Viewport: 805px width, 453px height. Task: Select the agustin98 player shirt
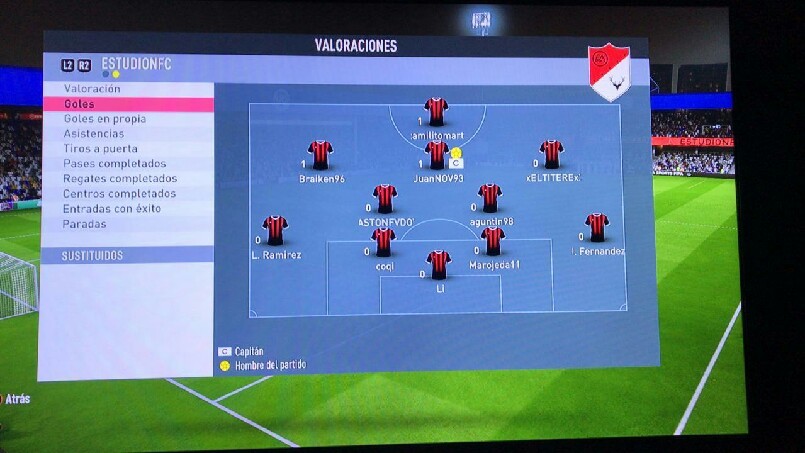pos(490,197)
